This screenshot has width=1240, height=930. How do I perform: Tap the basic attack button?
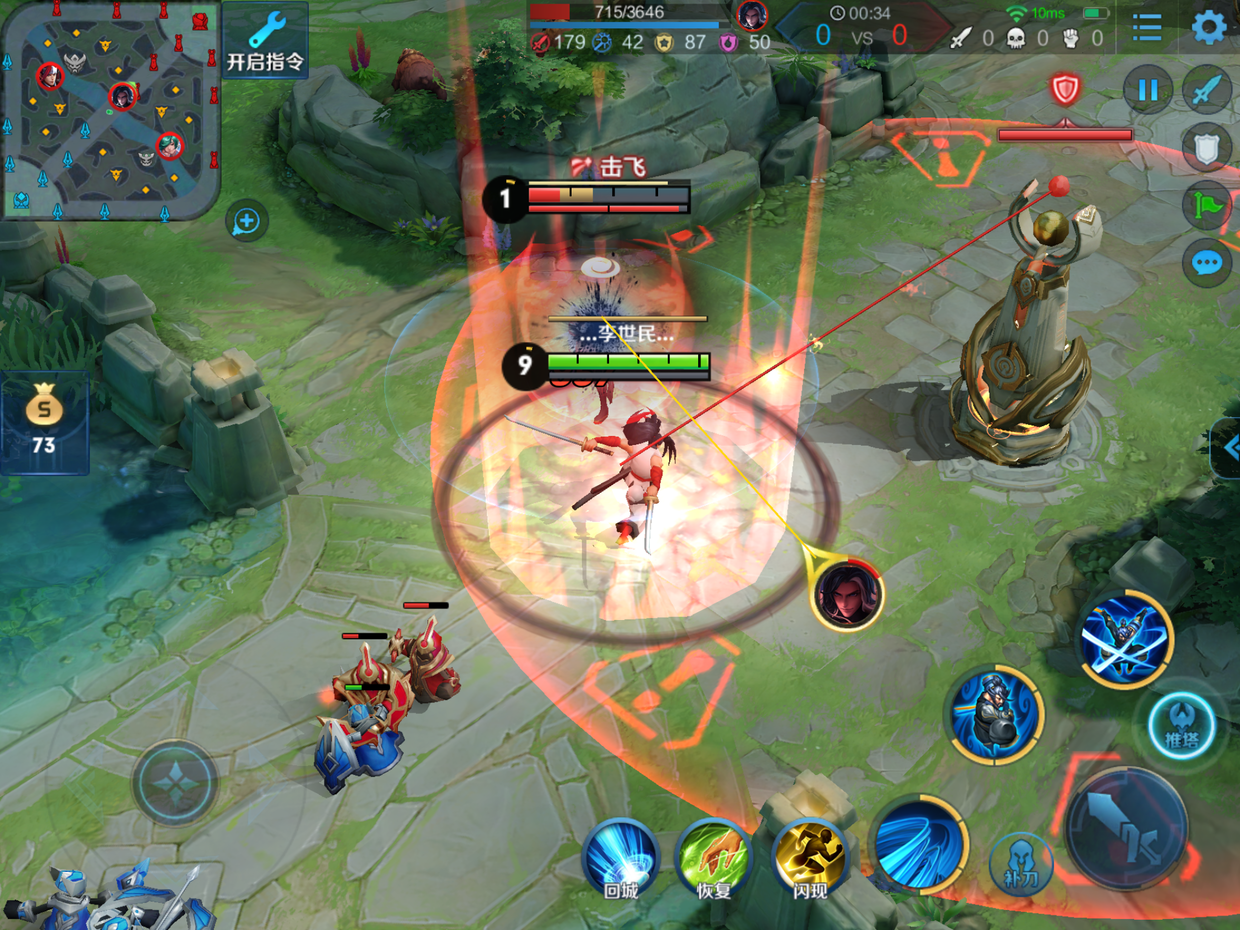1127,828
